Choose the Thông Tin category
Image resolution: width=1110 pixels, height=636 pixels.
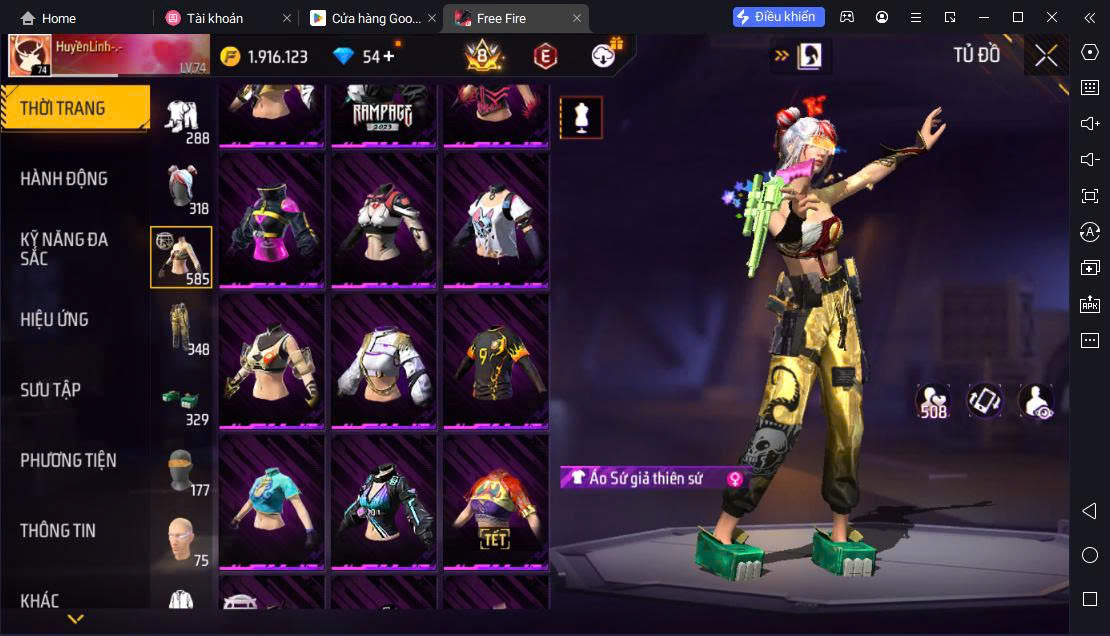[x=58, y=531]
